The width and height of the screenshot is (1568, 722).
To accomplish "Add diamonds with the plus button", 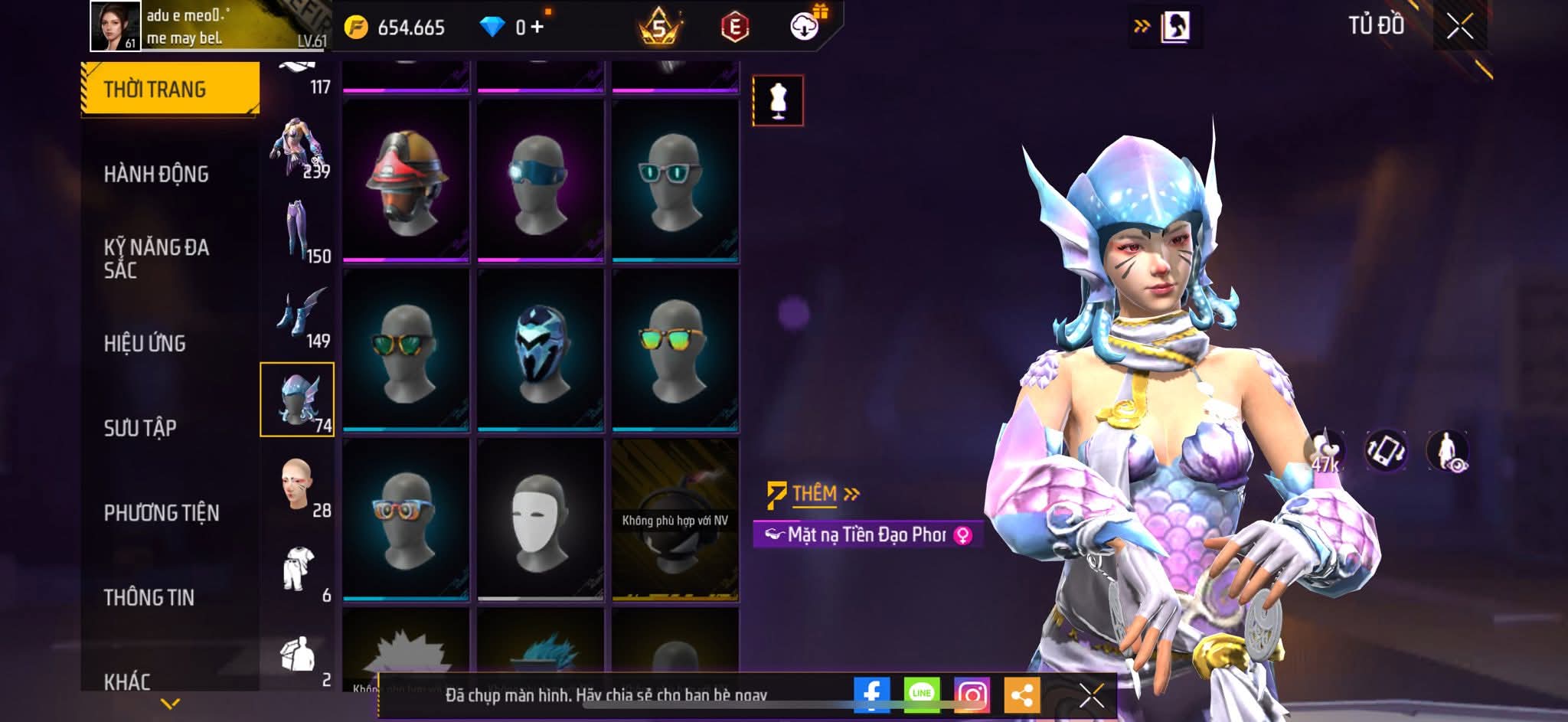I will point(537,28).
